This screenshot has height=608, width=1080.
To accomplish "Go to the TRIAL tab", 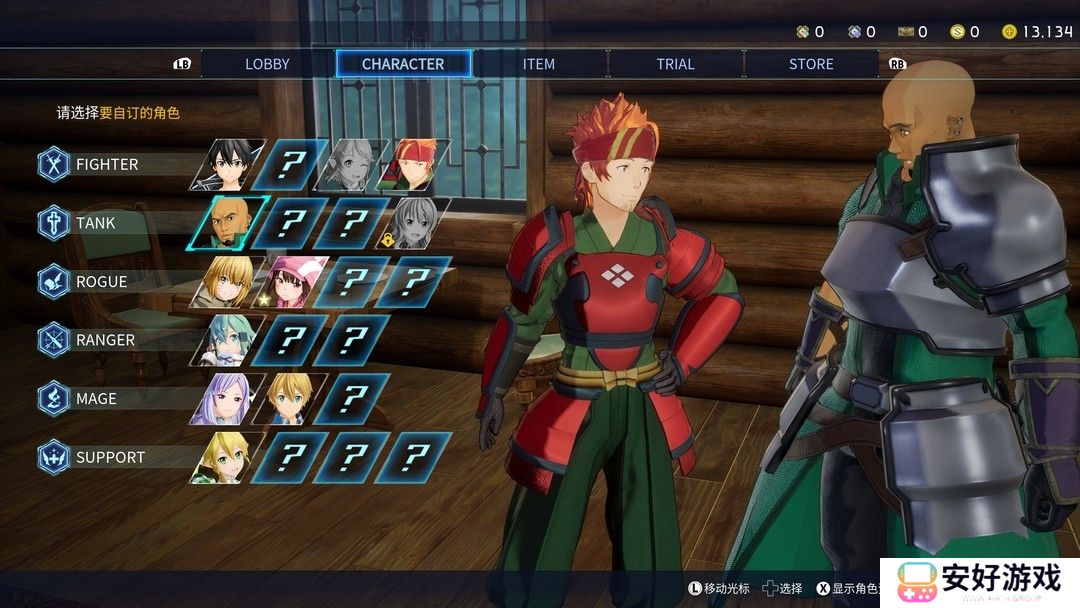I will pyautogui.click(x=675, y=64).
